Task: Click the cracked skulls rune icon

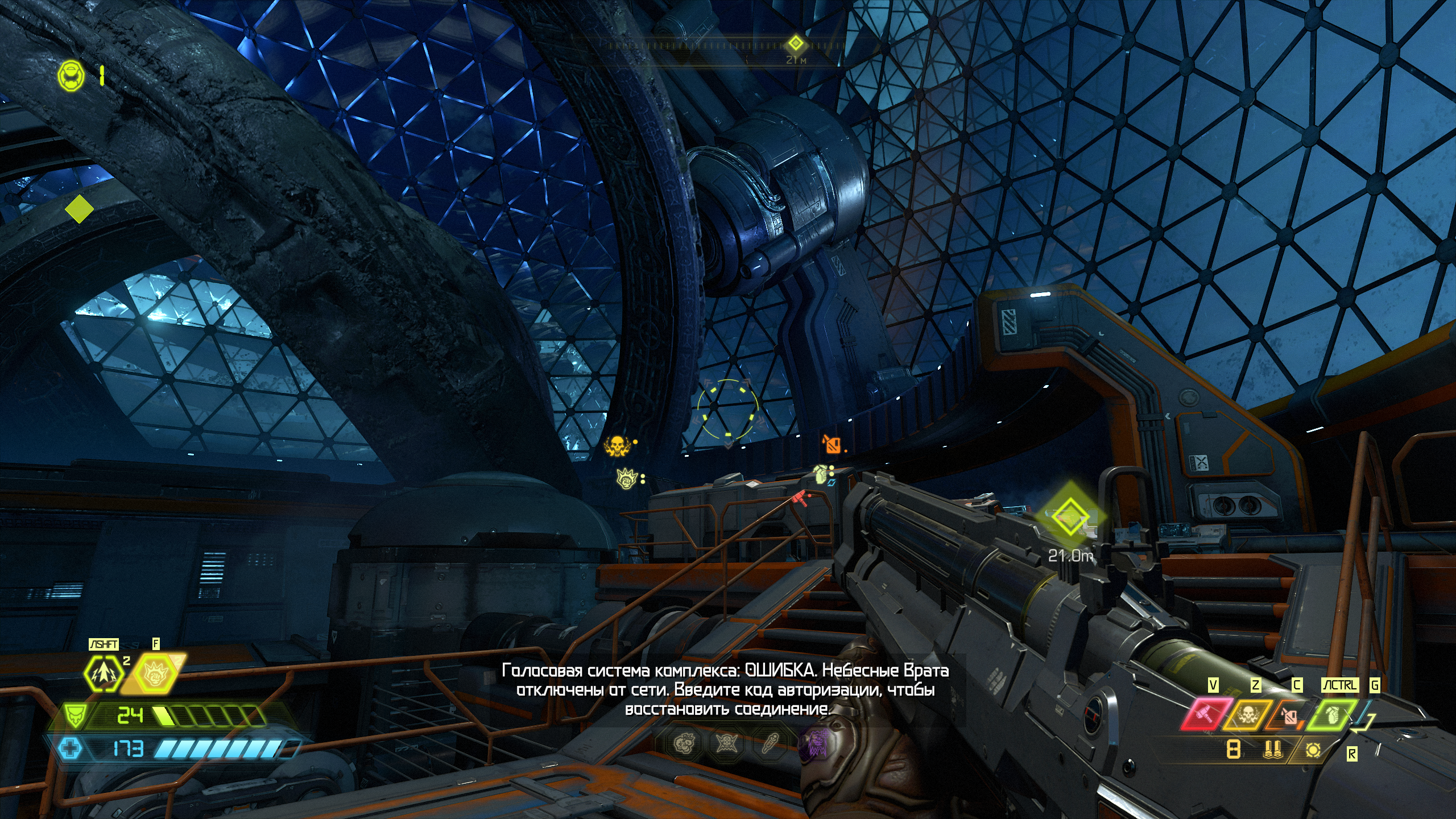Action: coord(684,743)
